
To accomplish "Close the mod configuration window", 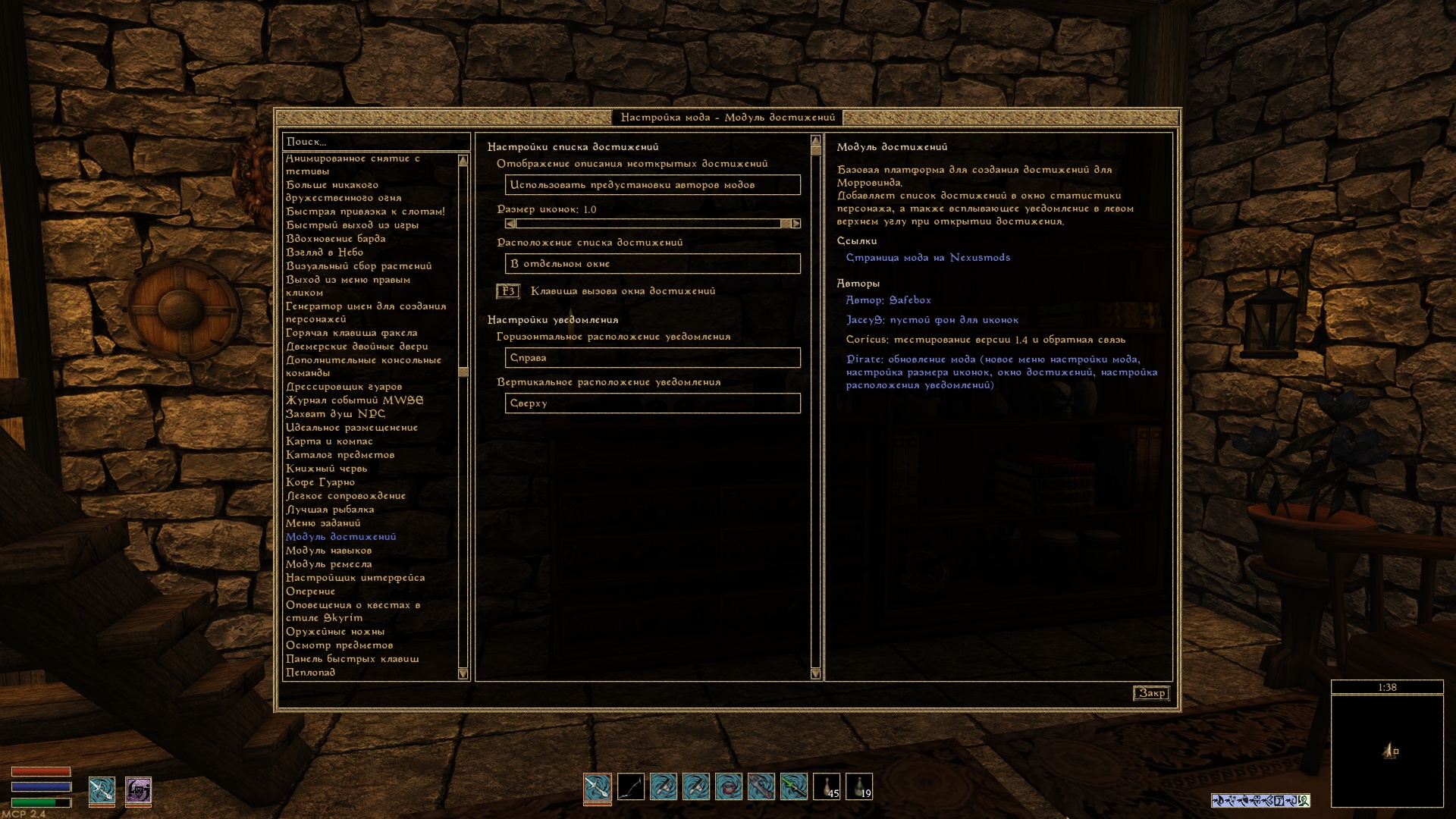I will (x=1151, y=693).
